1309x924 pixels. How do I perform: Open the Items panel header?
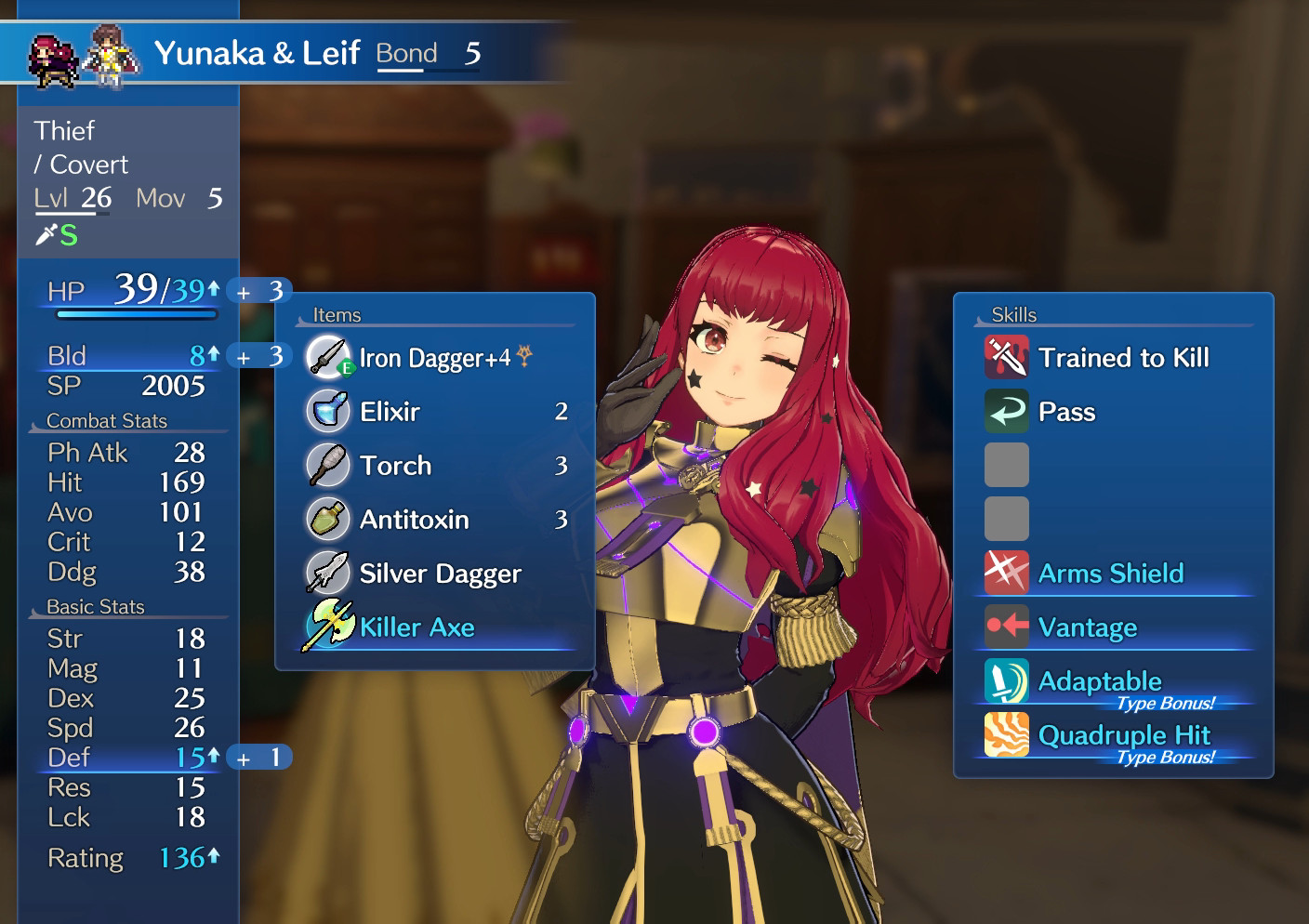pyautogui.click(x=337, y=314)
